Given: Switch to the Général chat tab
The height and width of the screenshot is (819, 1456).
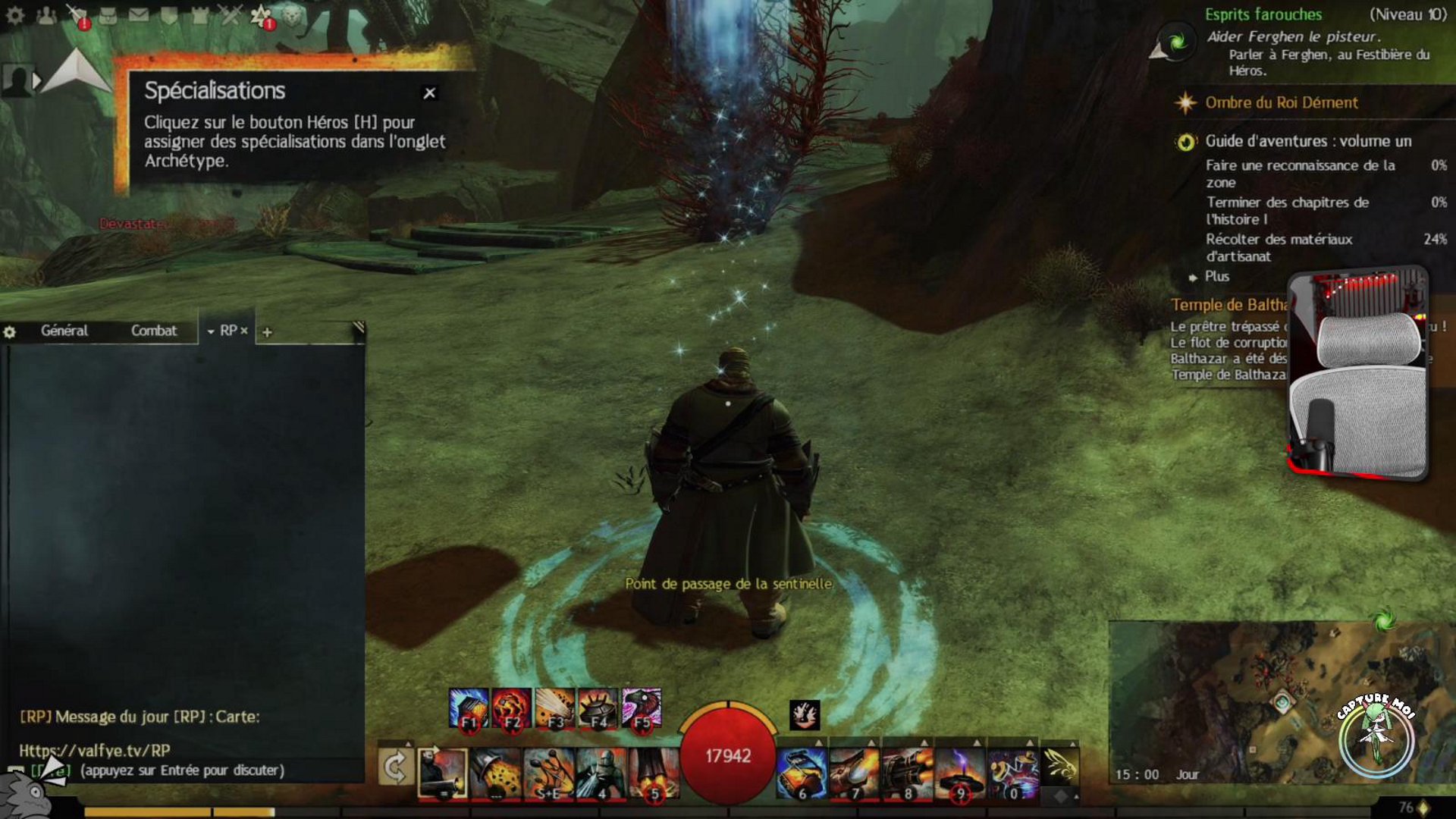Looking at the screenshot, I should (64, 331).
